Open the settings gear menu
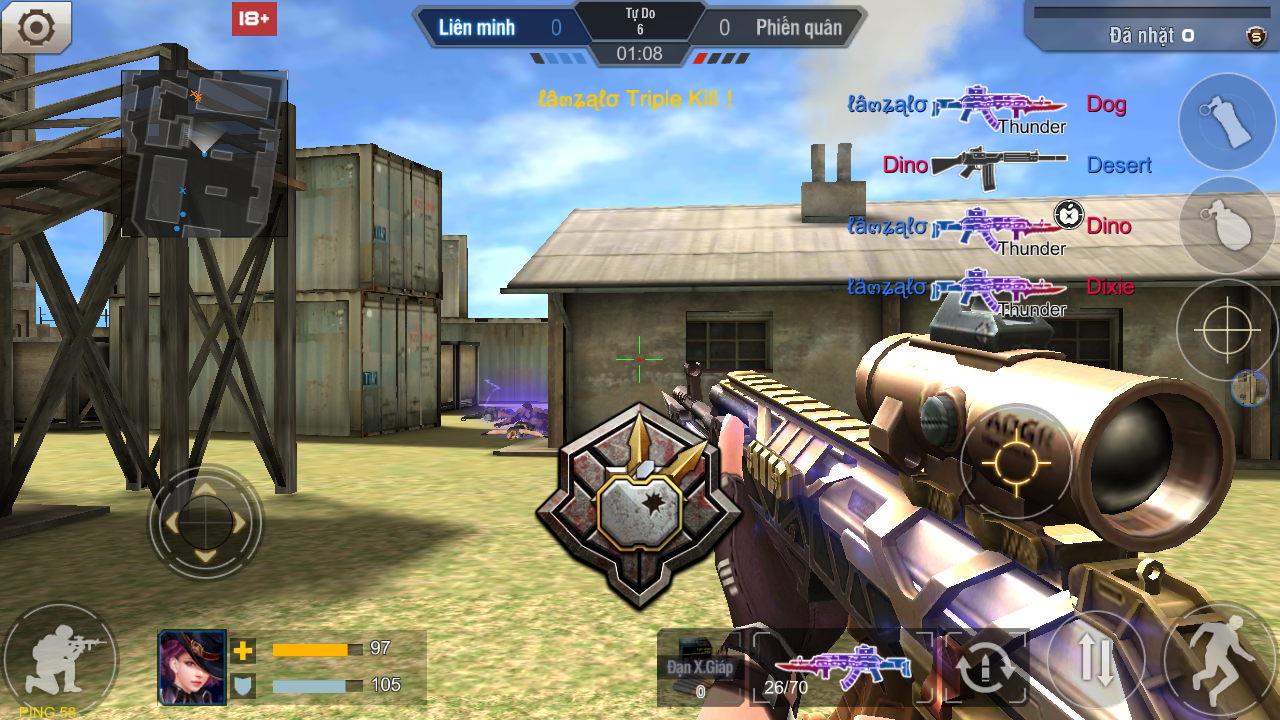1280x720 pixels. click(x=37, y=27)
